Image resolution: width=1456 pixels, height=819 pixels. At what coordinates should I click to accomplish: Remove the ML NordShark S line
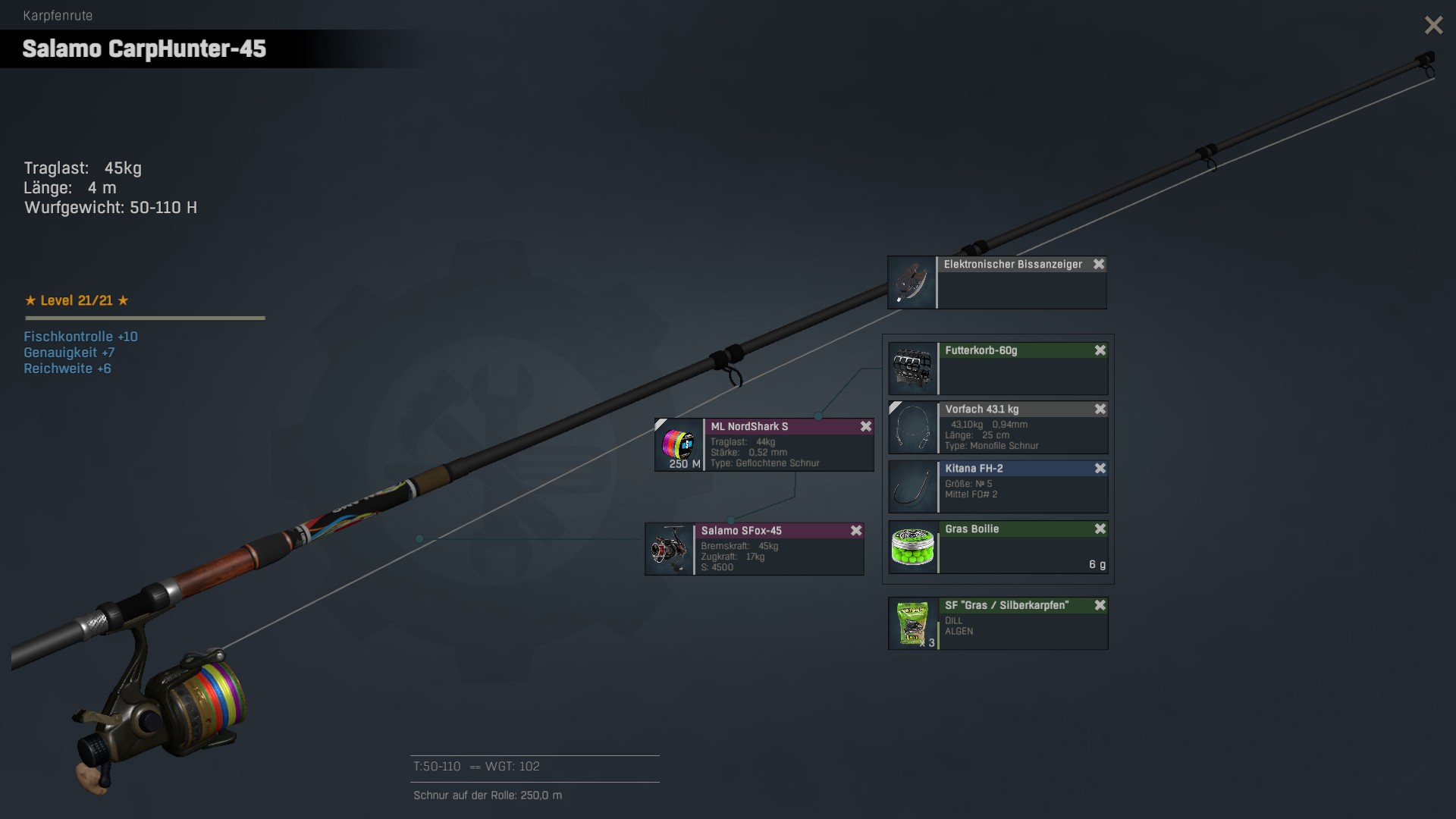pos(866,427)
